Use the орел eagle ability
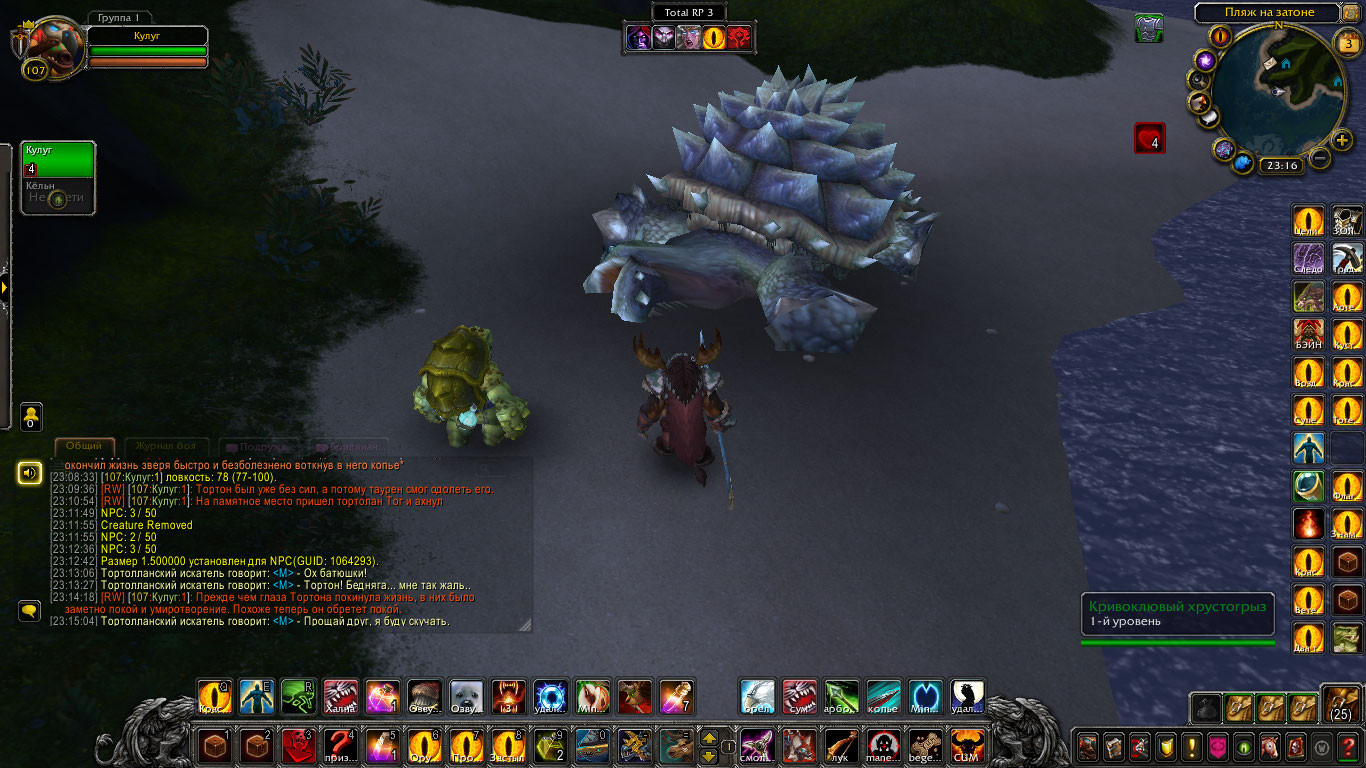The image size is (1366, 768). (x=757, y=695)
